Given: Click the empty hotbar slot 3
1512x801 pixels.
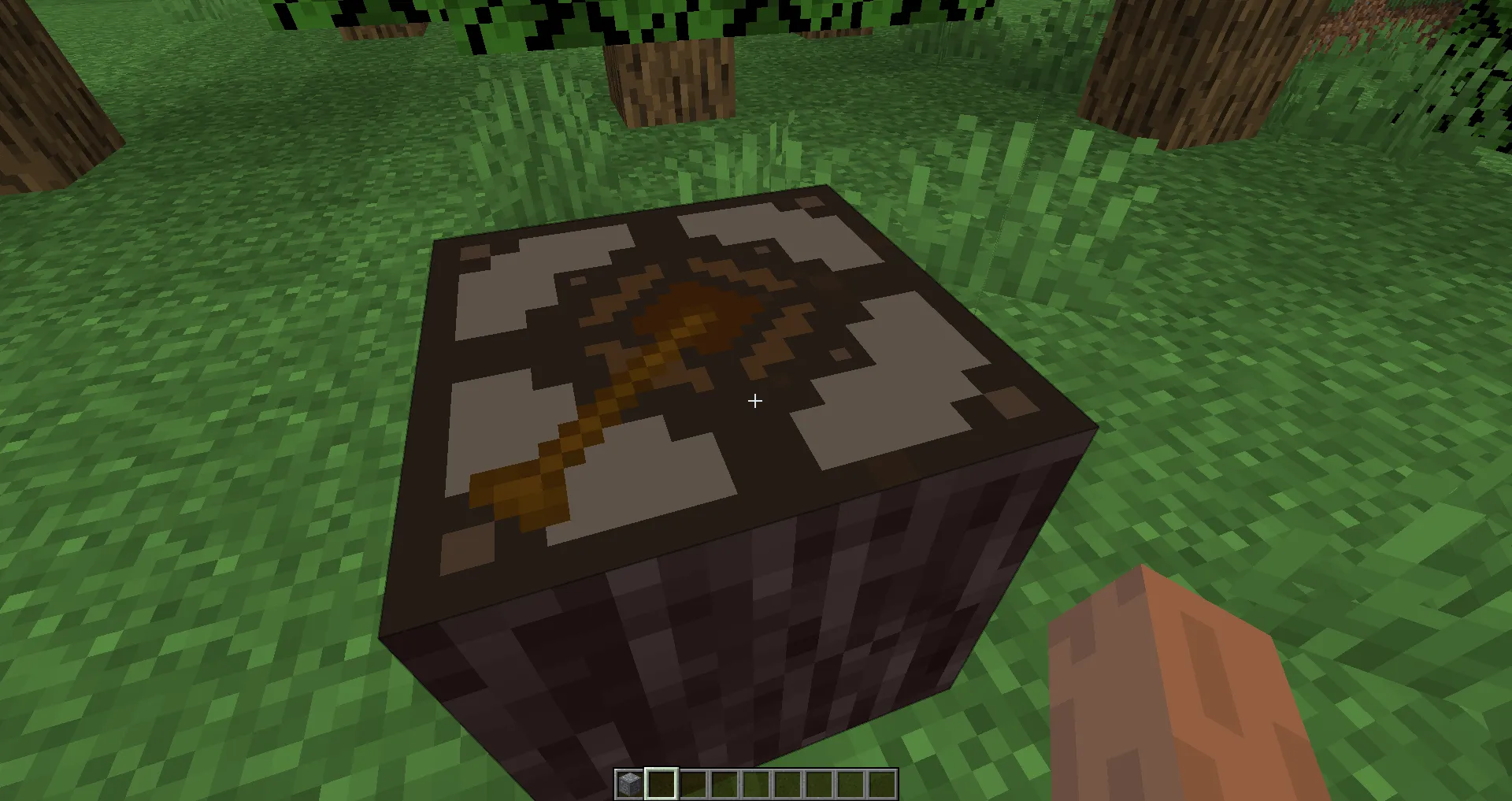Looking at the screenshot, I should pyautogui.click(x=692, y=784).
